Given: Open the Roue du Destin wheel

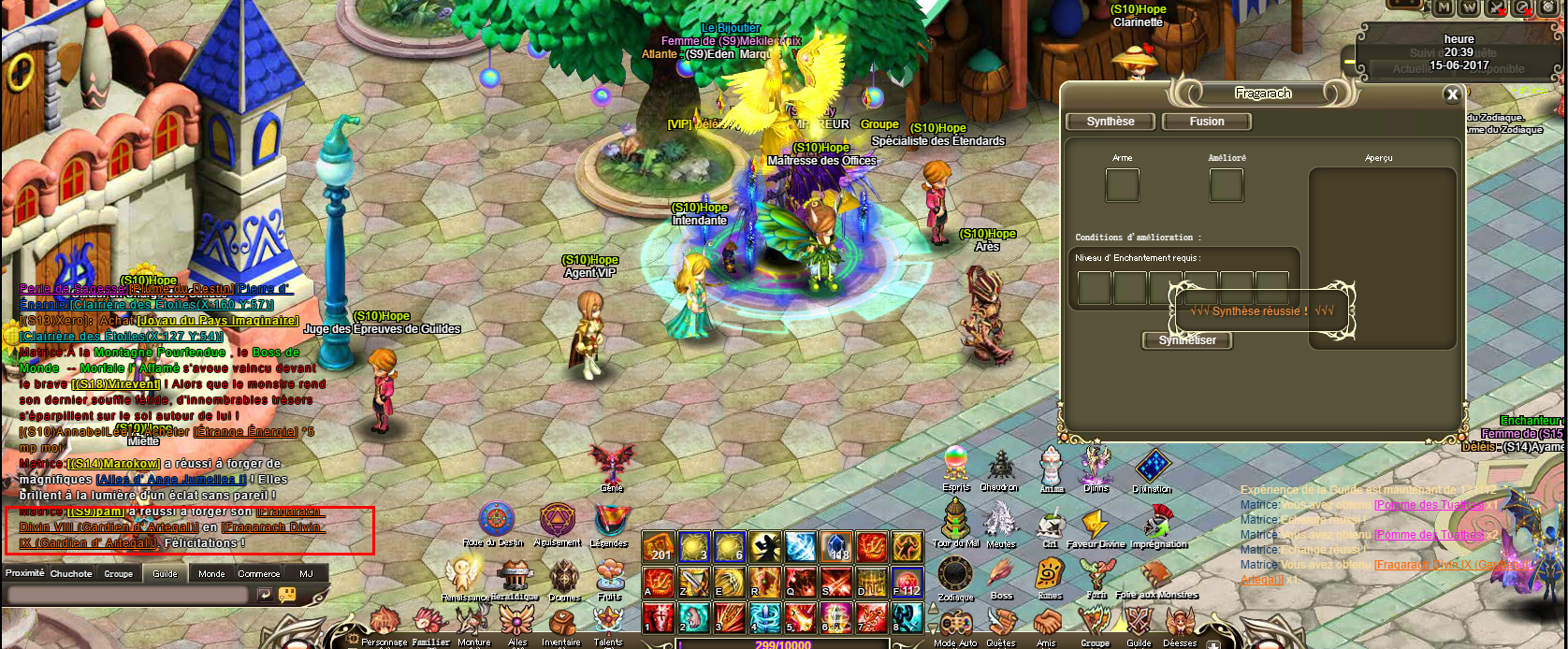Looking at the screenshot, I should (496, 520).
